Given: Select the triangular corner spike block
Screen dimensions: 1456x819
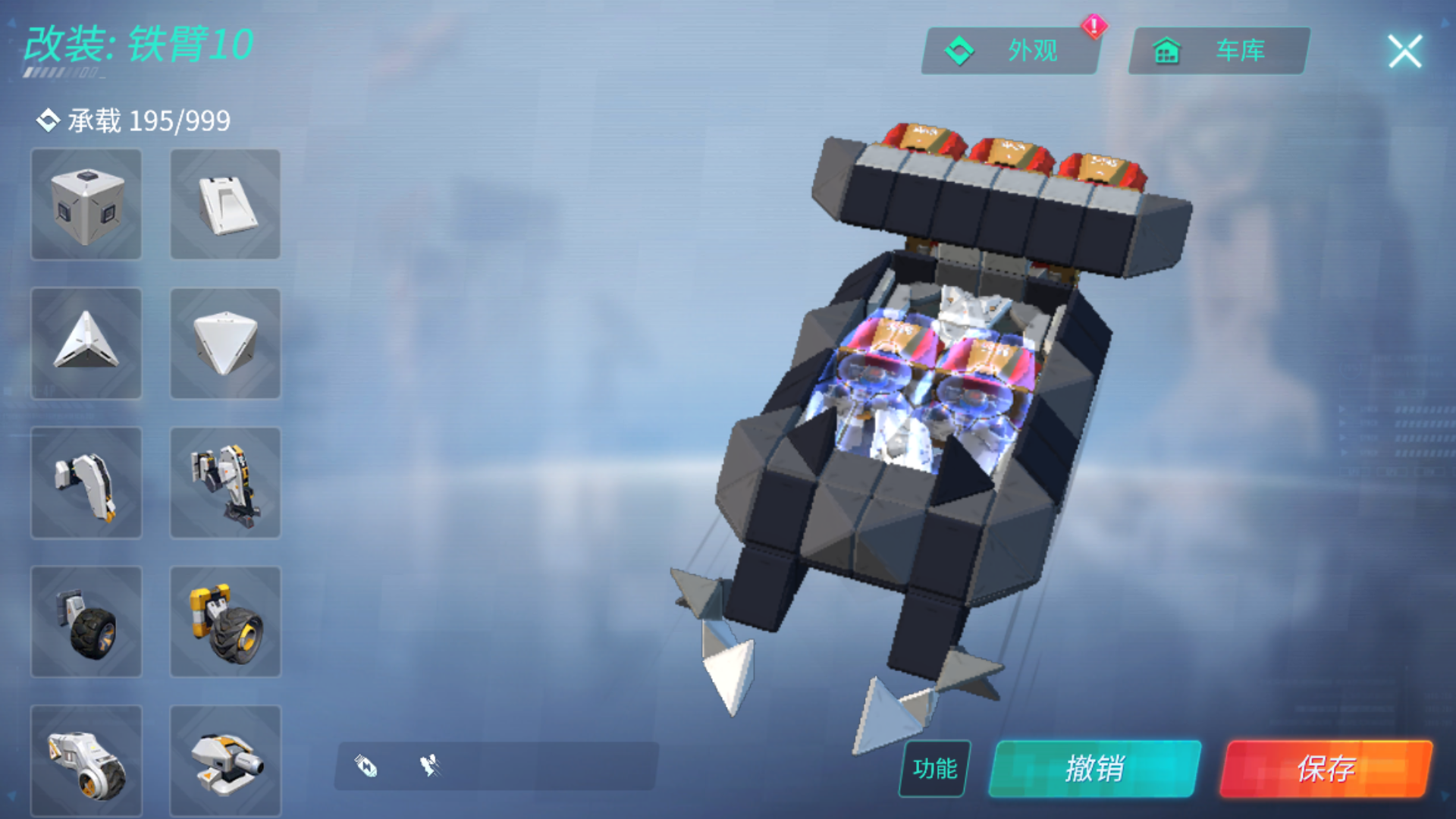Looking at the screenshot, I should point(224,344).
